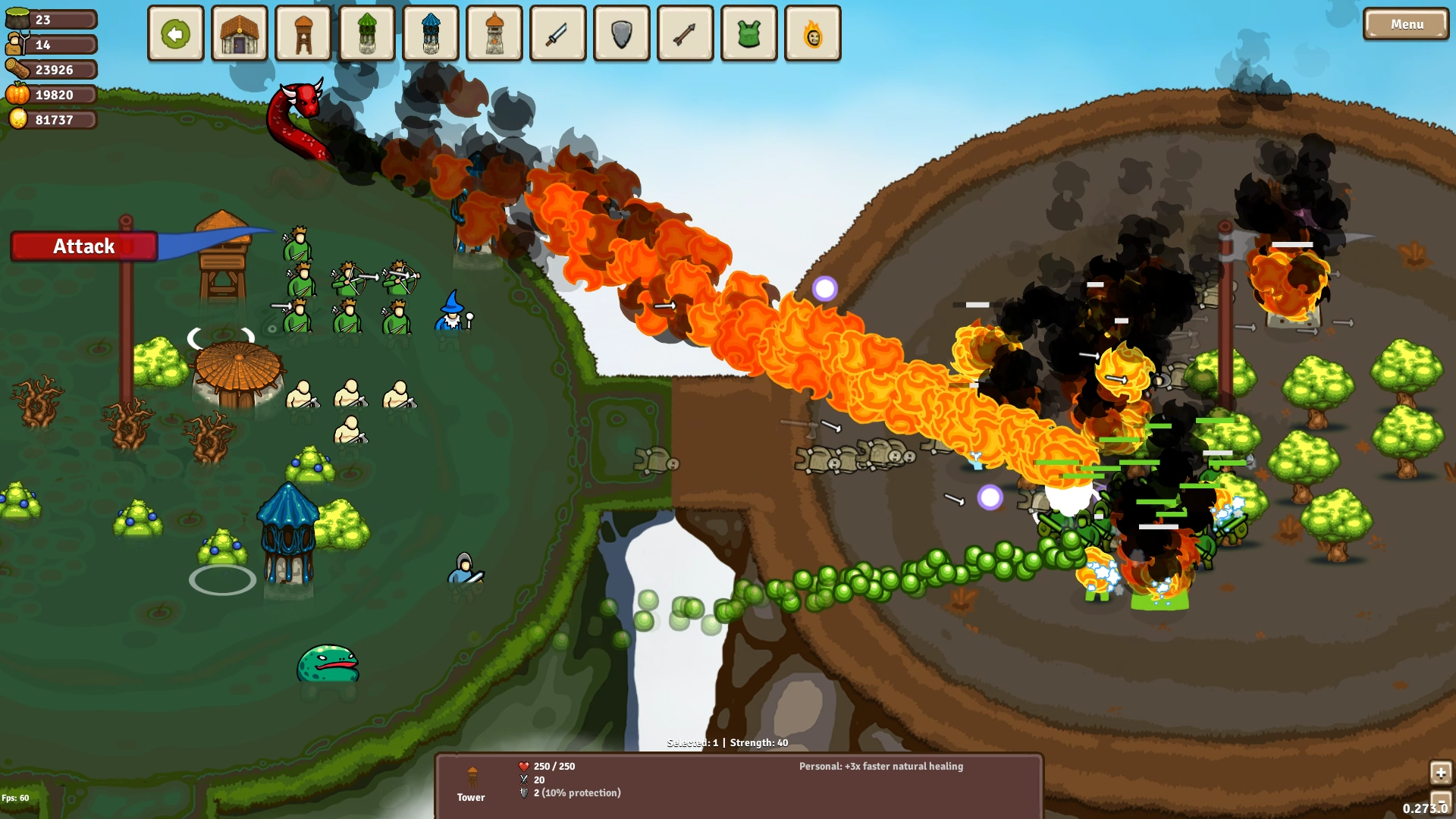Image resolution: width=1456 pixels, height=819 pixels.
Task: Choose the wooden watchtower icon
Action: tap(303, 33)
